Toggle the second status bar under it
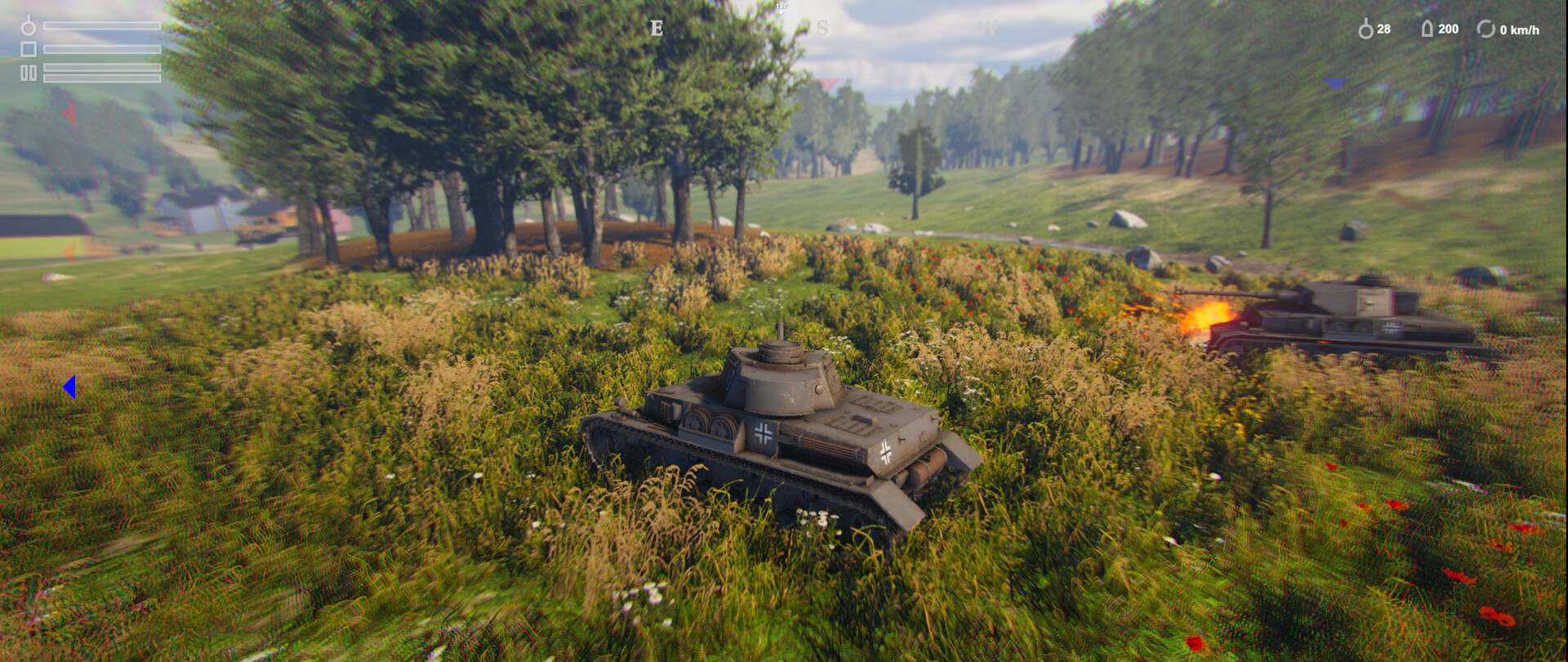This screenshot has width=1568, height=662. click(x=102, y=49)
